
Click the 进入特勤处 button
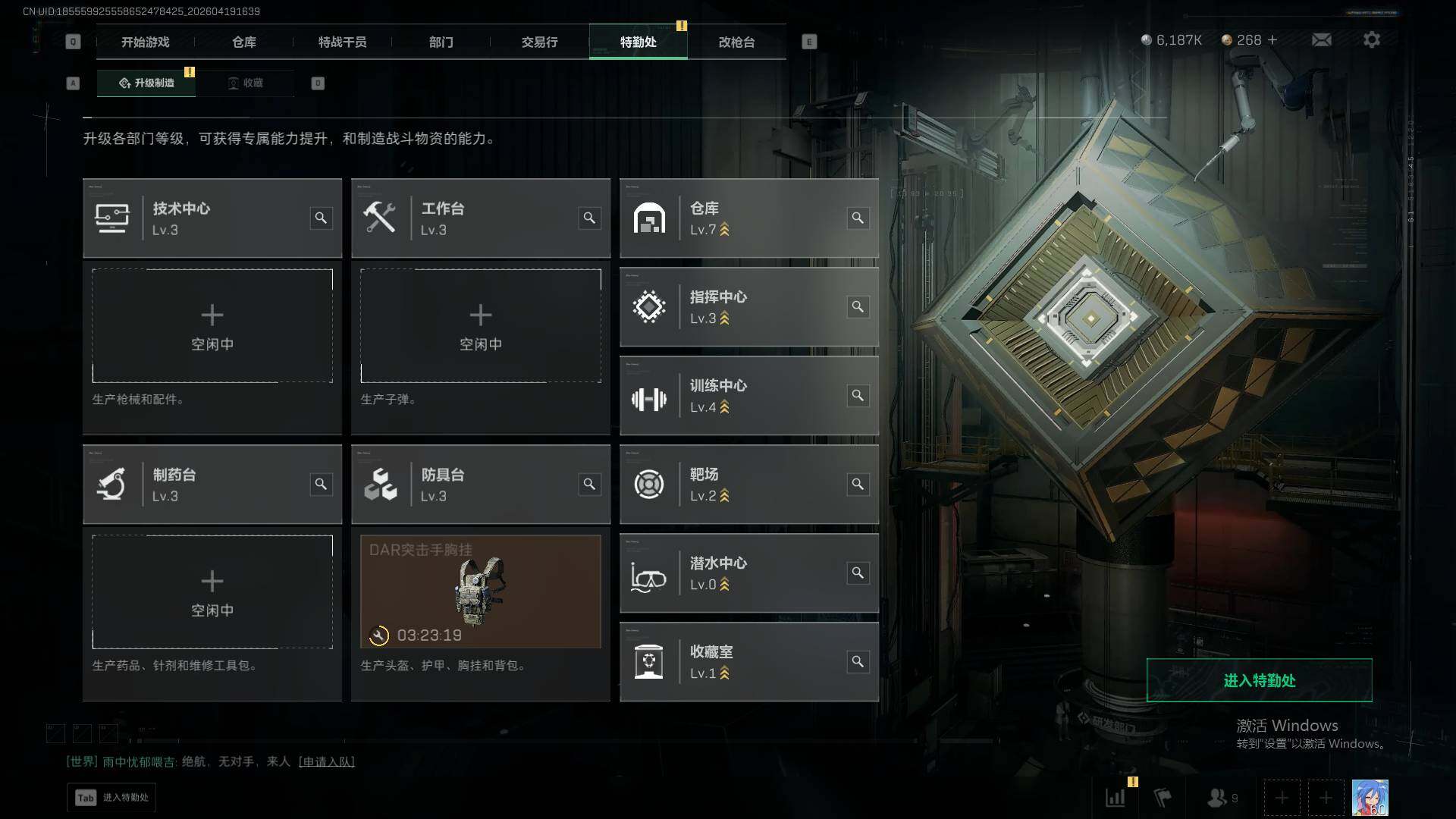[1259, 680]
